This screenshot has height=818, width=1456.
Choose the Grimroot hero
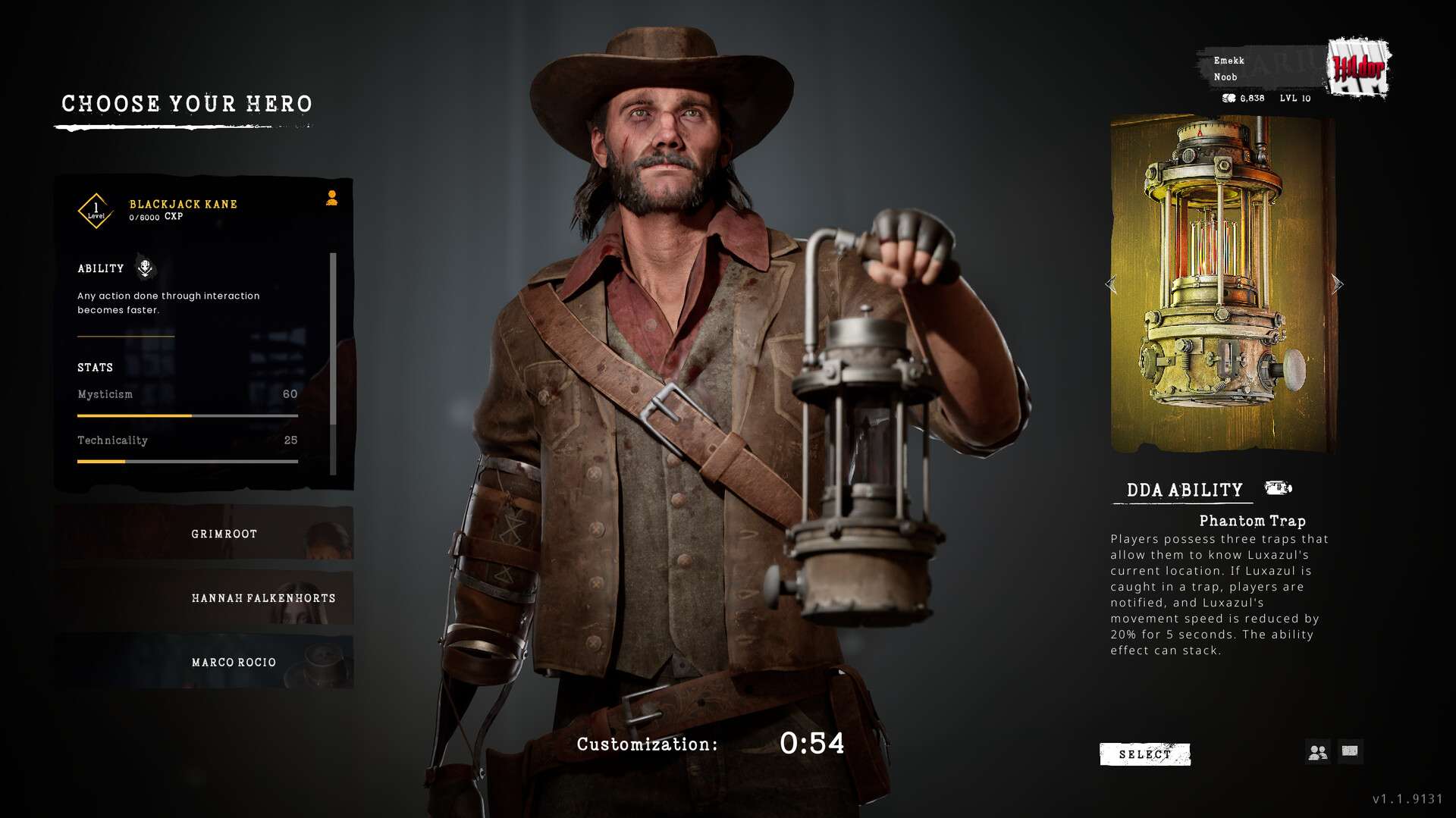203,534
